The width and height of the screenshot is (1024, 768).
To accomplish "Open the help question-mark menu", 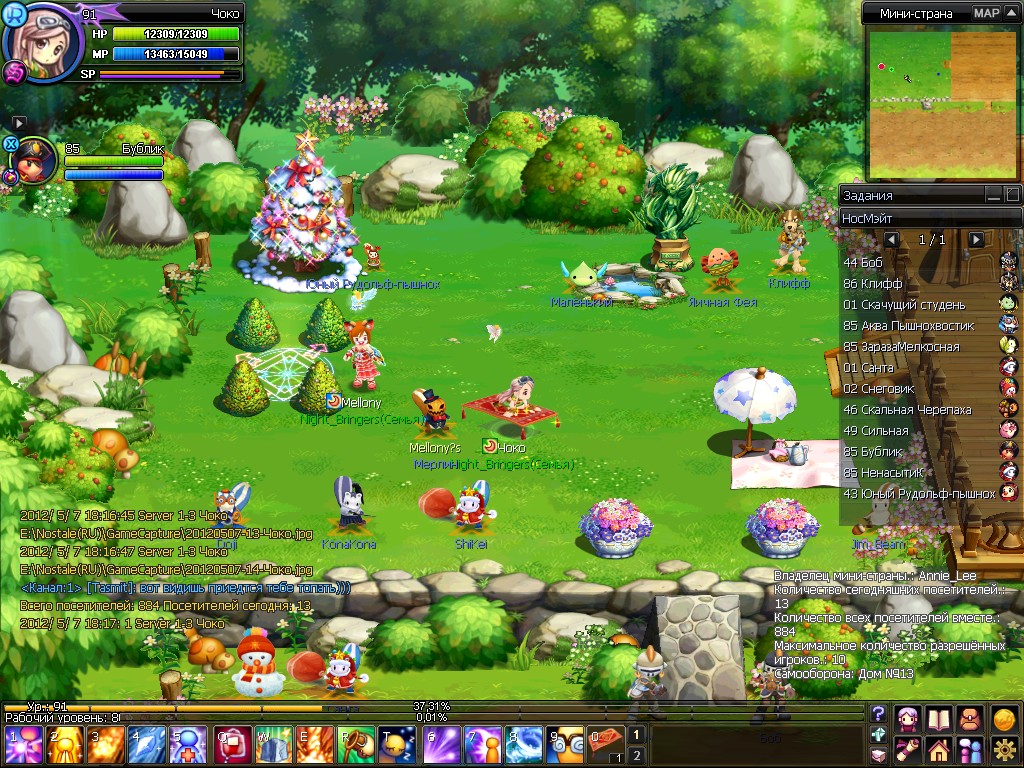I will coord(879,713).
